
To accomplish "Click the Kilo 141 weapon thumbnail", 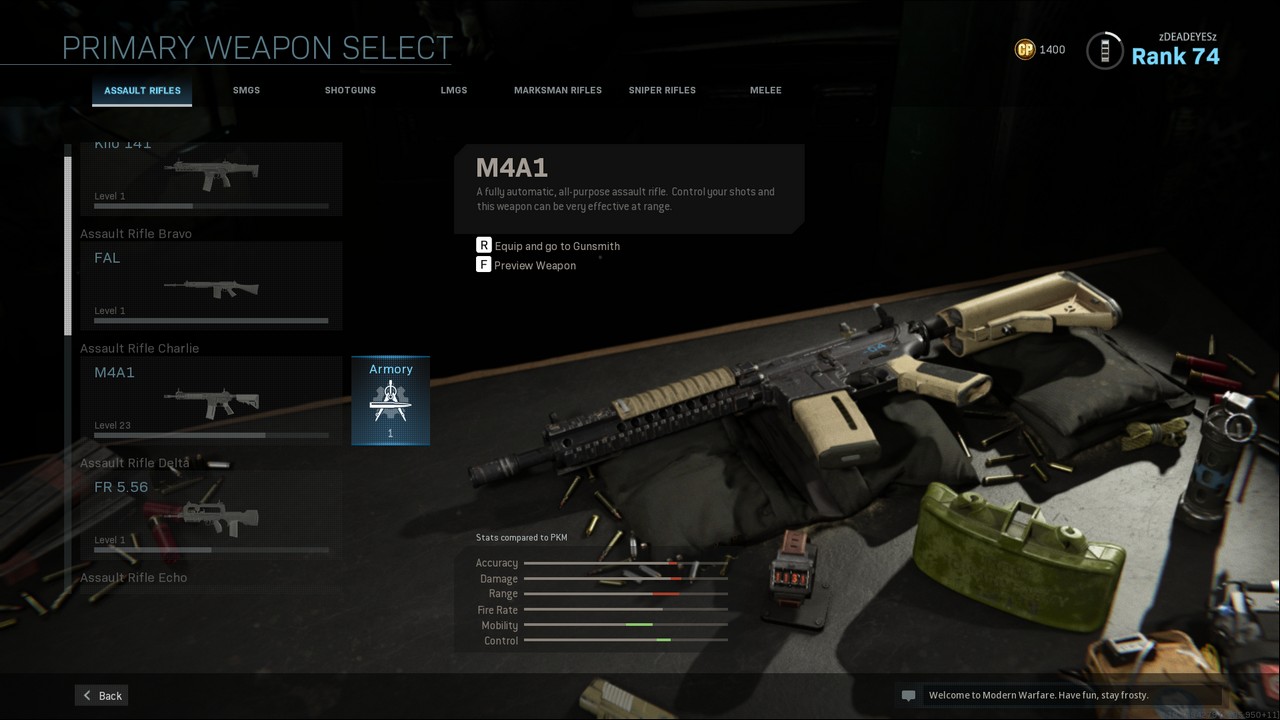I will click(210, 172).
